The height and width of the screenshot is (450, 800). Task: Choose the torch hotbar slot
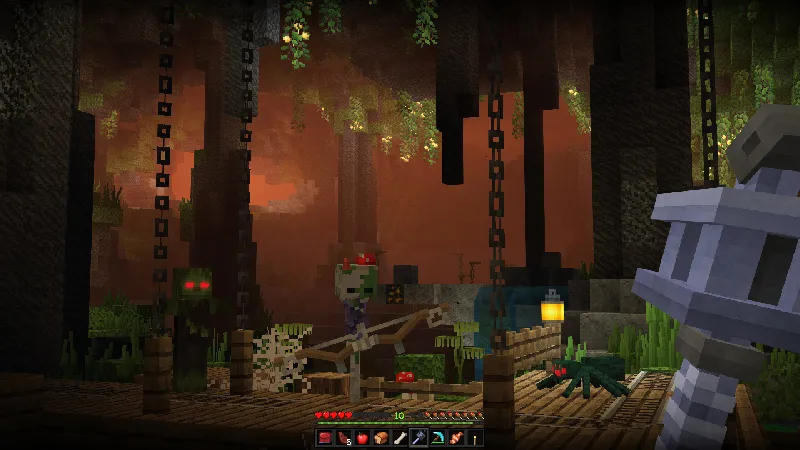pos(472,438)
